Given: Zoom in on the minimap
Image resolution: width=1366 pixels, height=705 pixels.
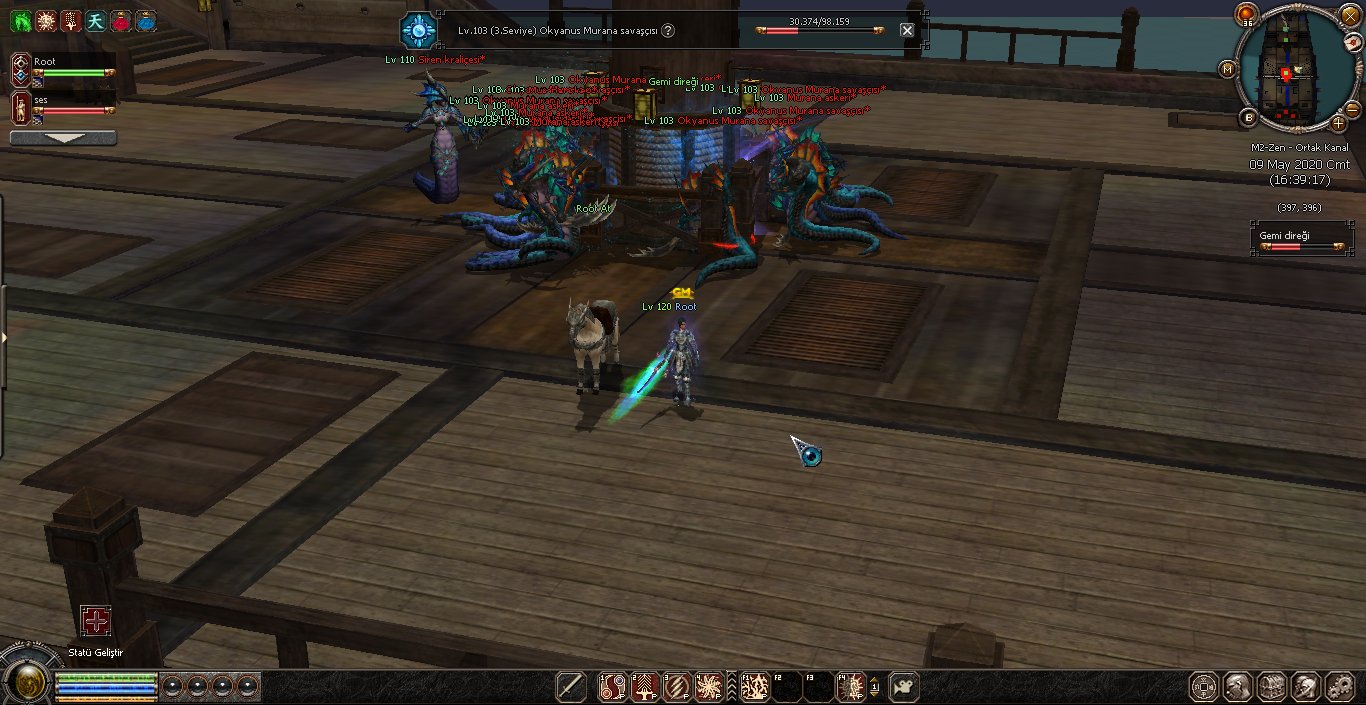Looking at the screenshot, I should click(x=1339, y=123).
